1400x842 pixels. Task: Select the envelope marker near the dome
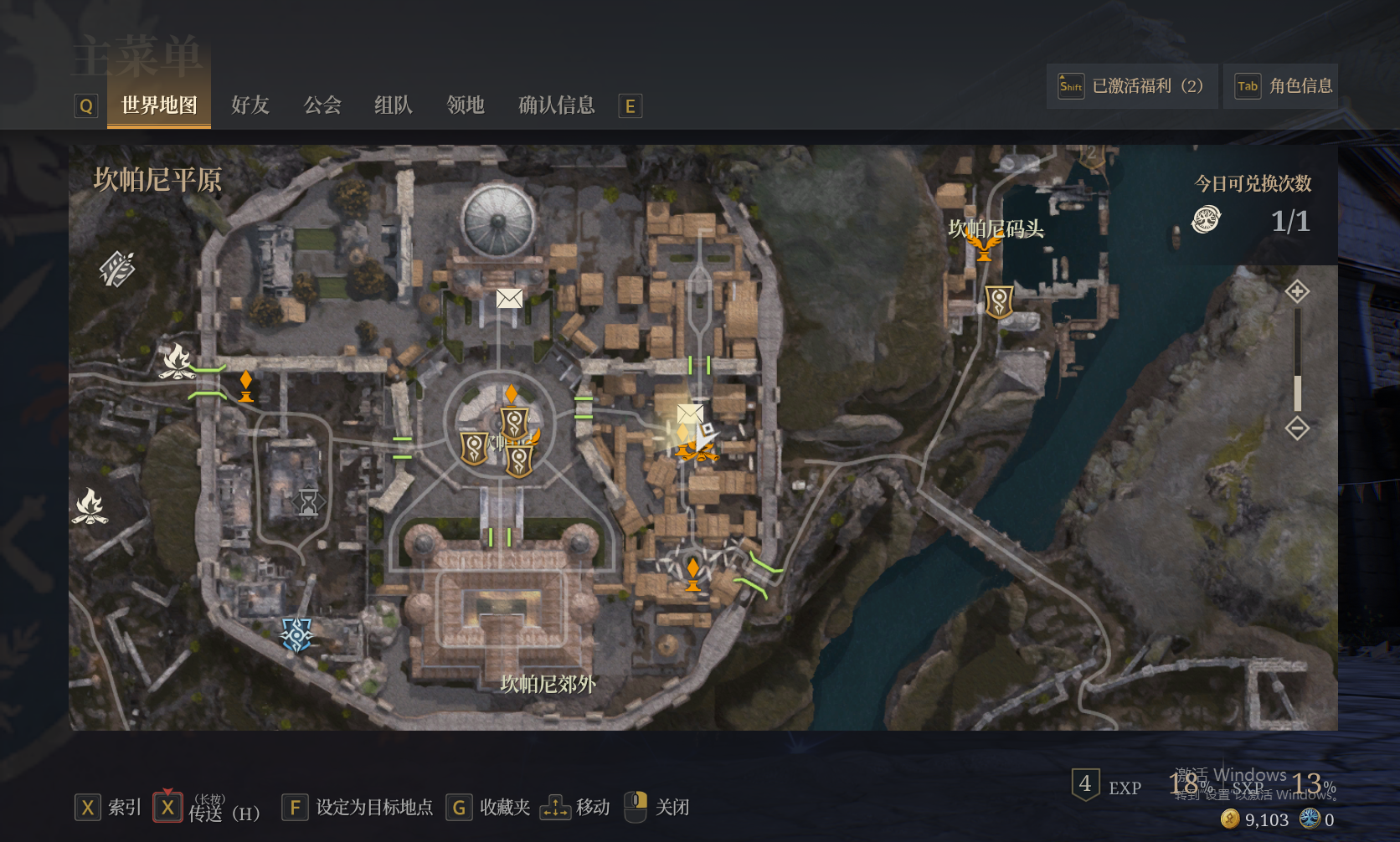click(x=509, y=298)
